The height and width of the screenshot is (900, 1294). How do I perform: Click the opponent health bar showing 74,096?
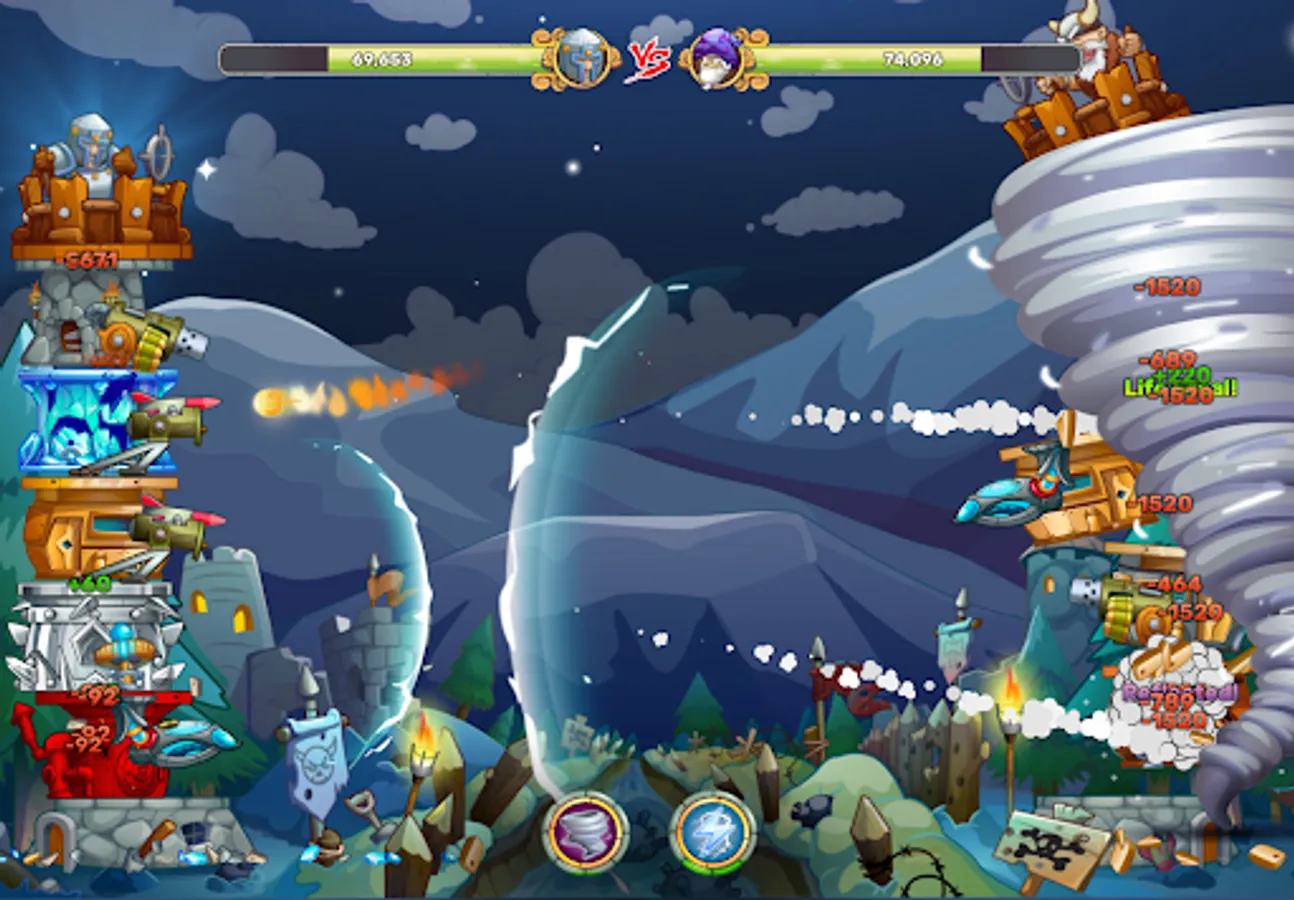pos(915,58)
